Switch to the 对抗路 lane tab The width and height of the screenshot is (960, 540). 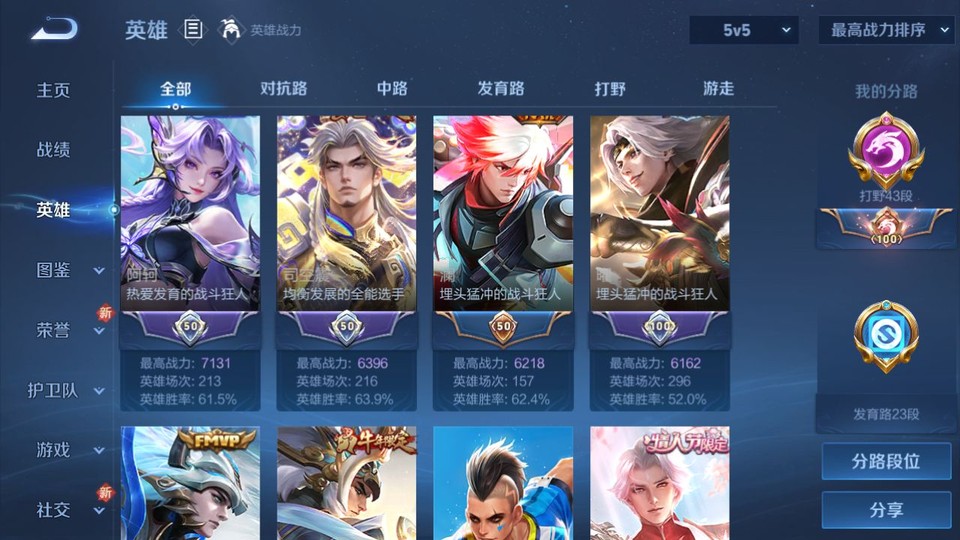point(284,88)
